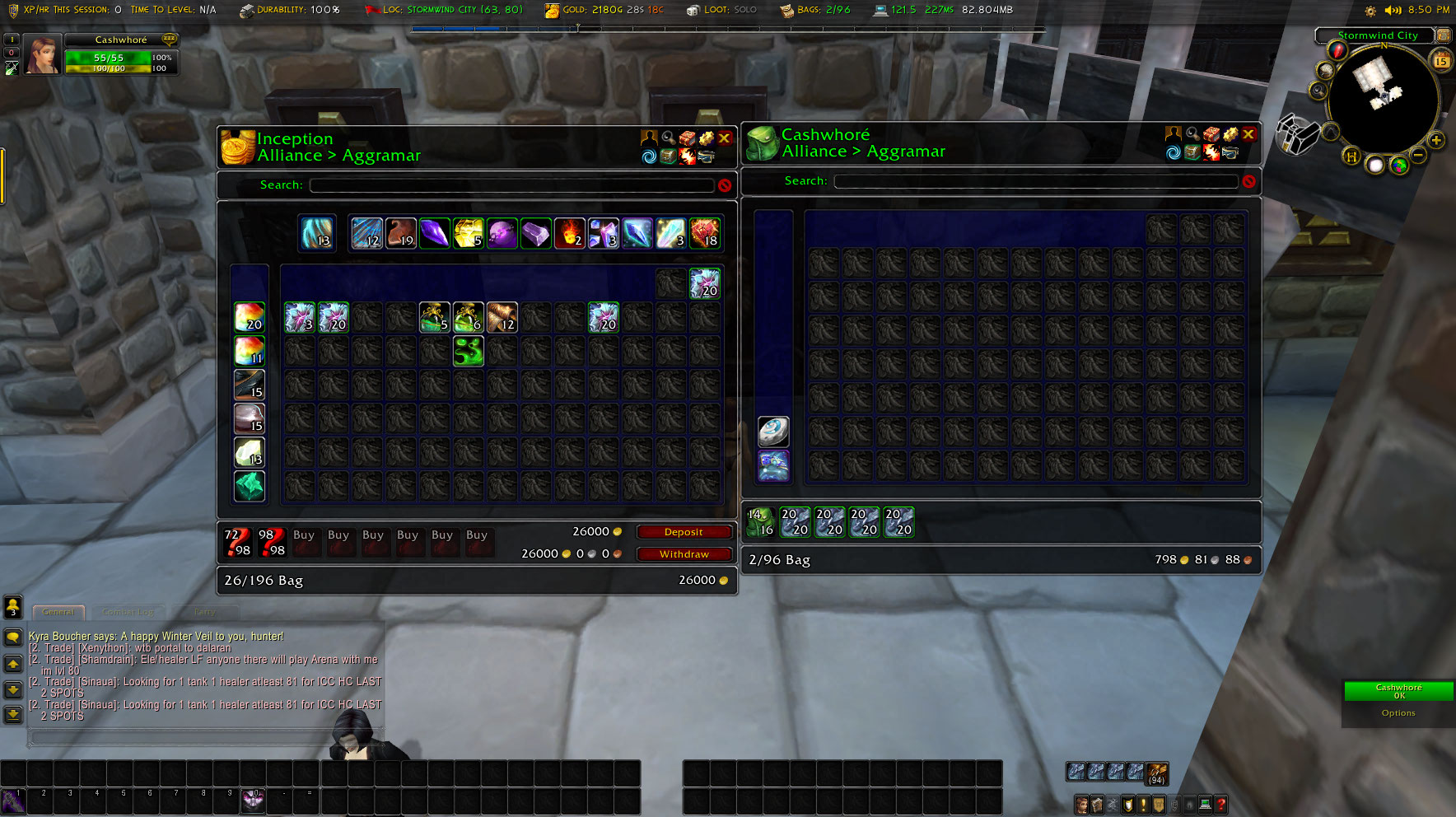The image size is (1456, 817).
Task: Focus the Inception bank search field
Action: click(511, 185)
